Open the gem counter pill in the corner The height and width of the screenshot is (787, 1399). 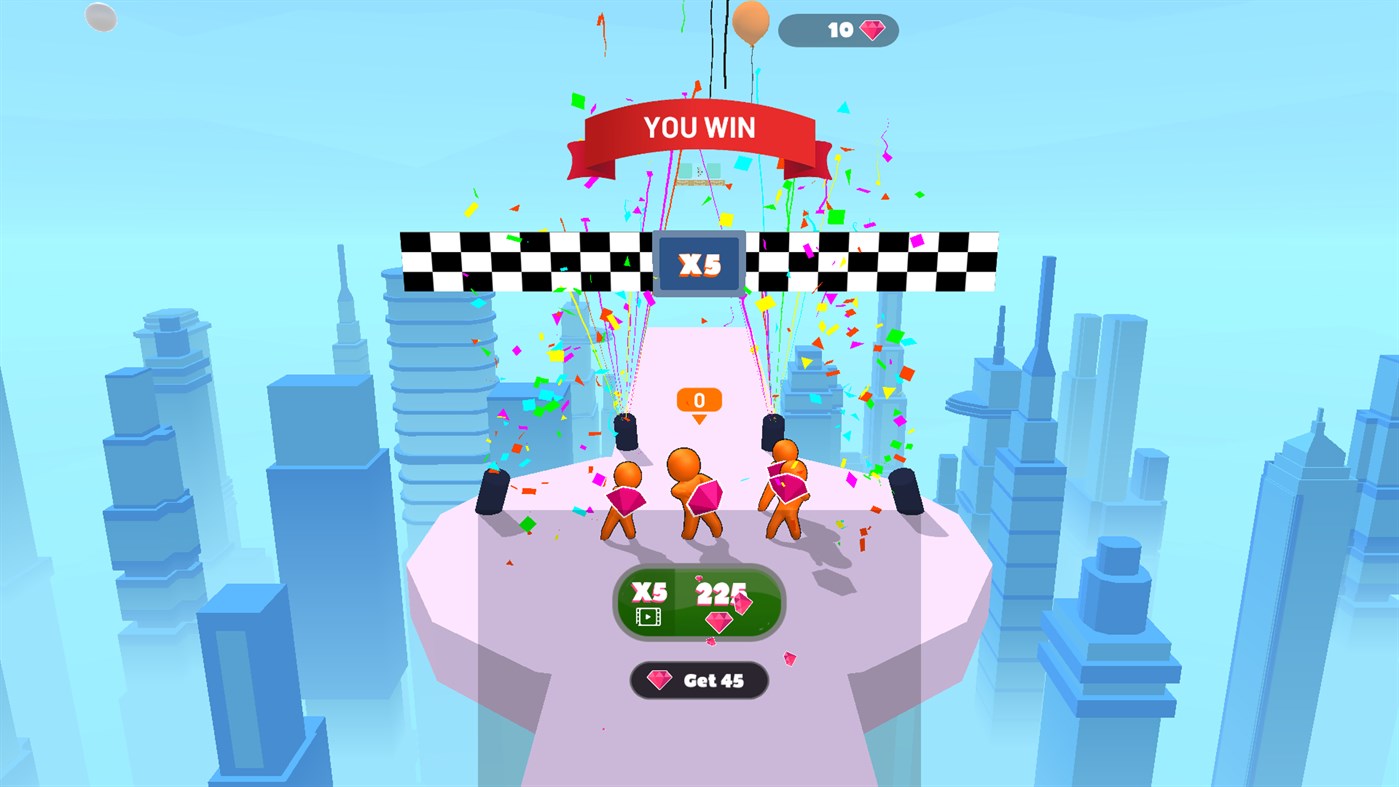(838, 30)
